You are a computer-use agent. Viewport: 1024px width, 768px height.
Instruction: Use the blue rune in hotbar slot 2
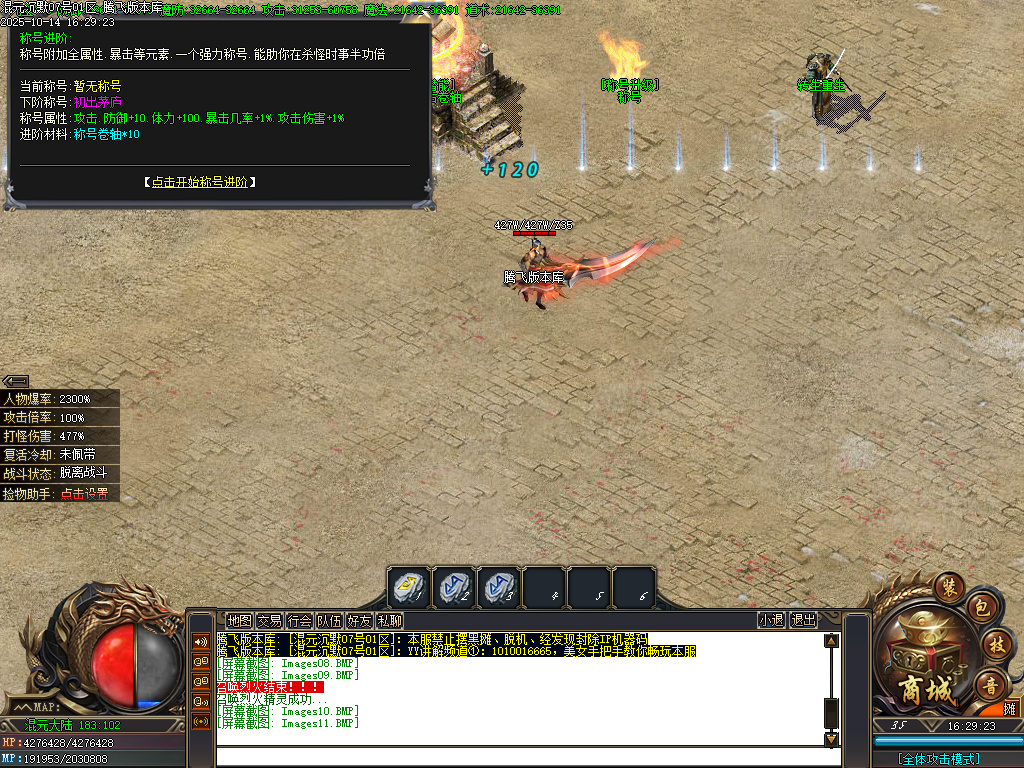pyautogui.click(x=454, y=587)
